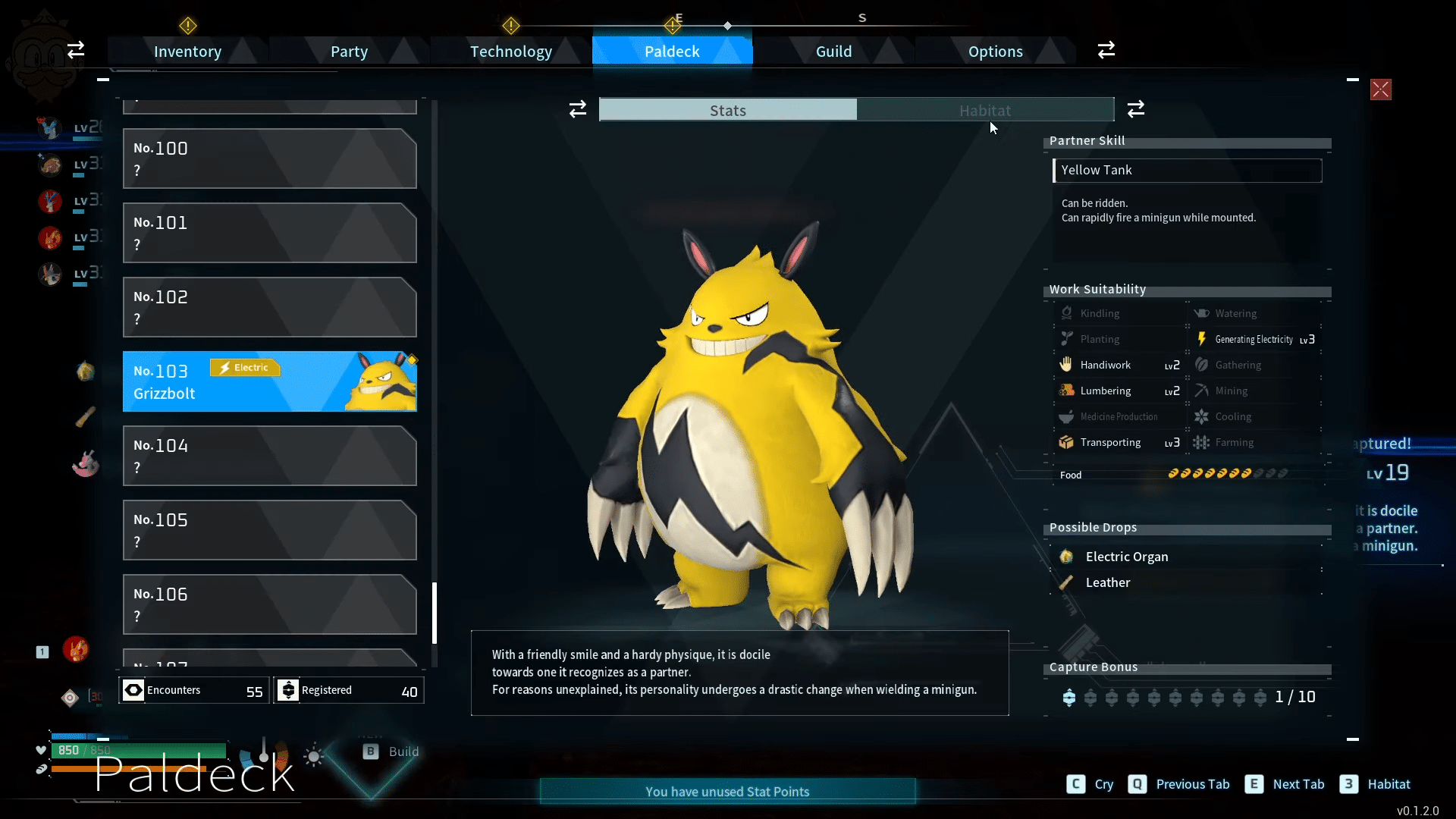Select the unknown No.104 entry
The image size is (1456, 819).
[269, 456]
